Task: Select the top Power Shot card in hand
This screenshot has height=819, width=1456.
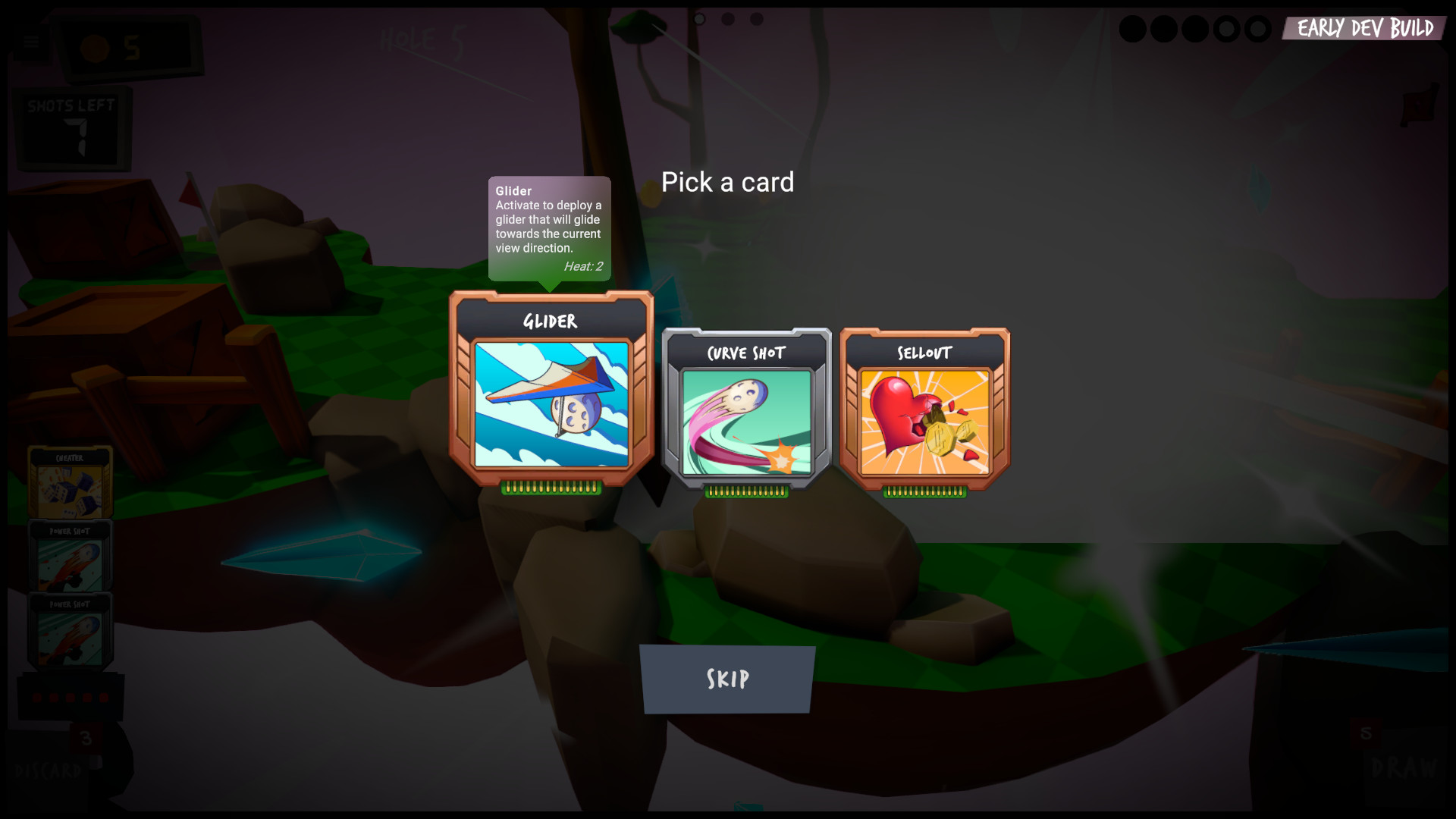Action: (71, 557)
